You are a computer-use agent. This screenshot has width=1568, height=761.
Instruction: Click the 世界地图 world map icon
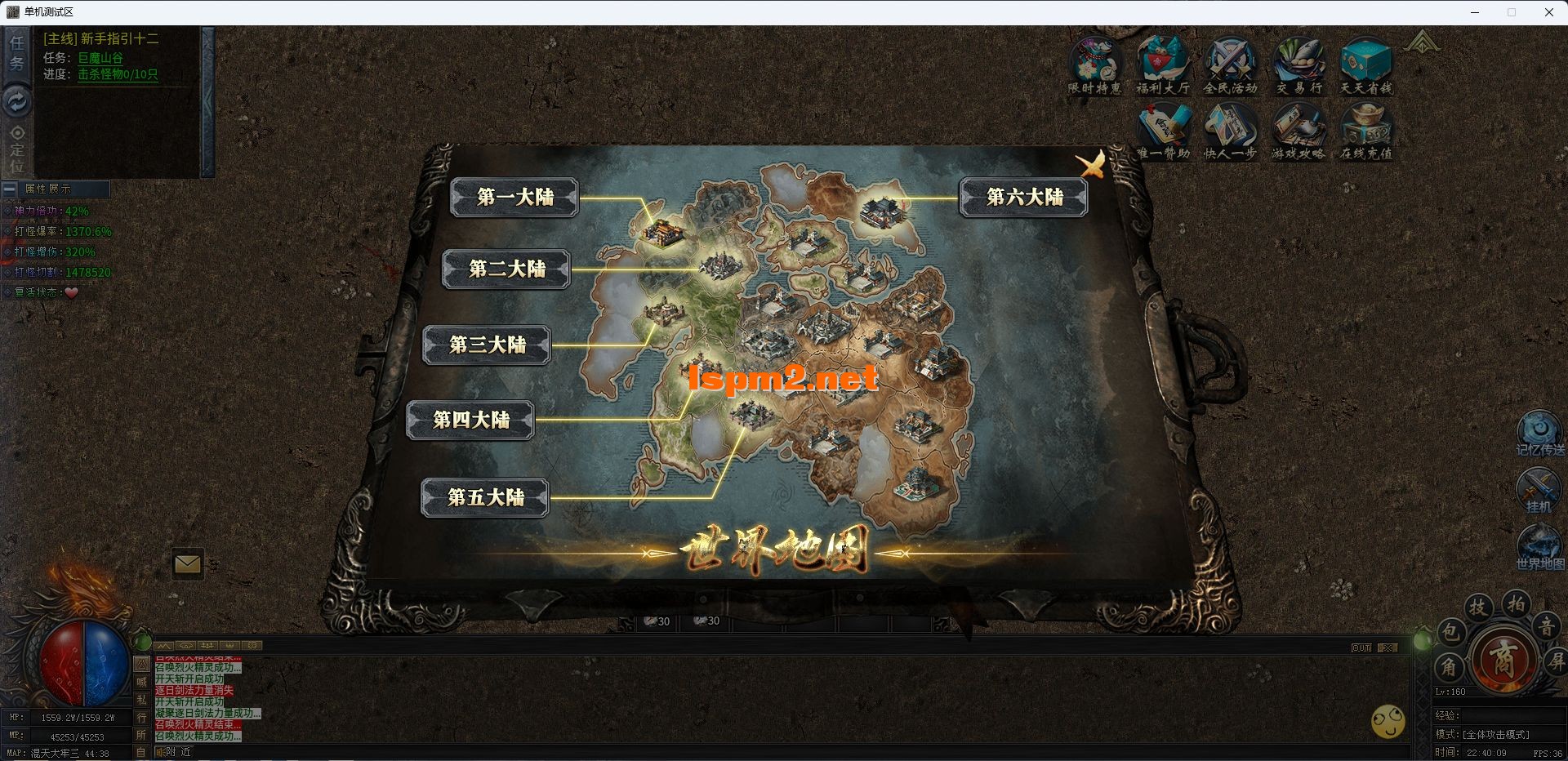pos(1539,546)
